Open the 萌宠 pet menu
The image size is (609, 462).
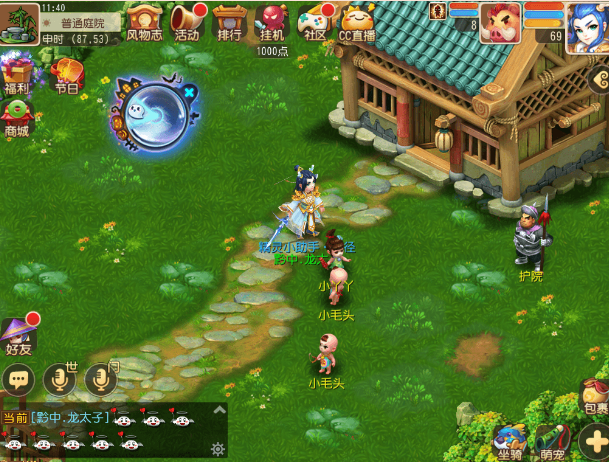point(551,442)
